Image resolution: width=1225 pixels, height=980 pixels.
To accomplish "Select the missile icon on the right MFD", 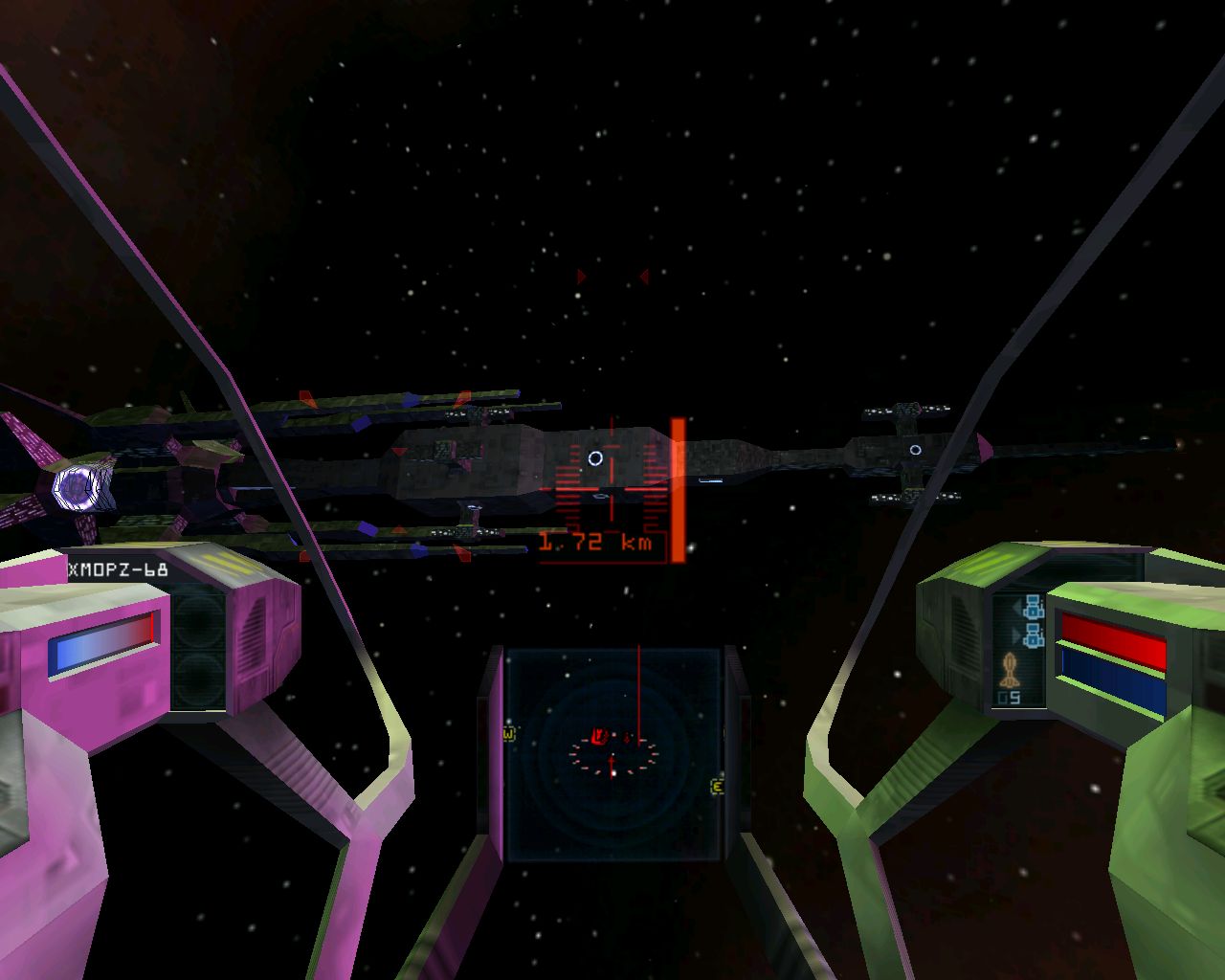I will (x=1010, y=667).
